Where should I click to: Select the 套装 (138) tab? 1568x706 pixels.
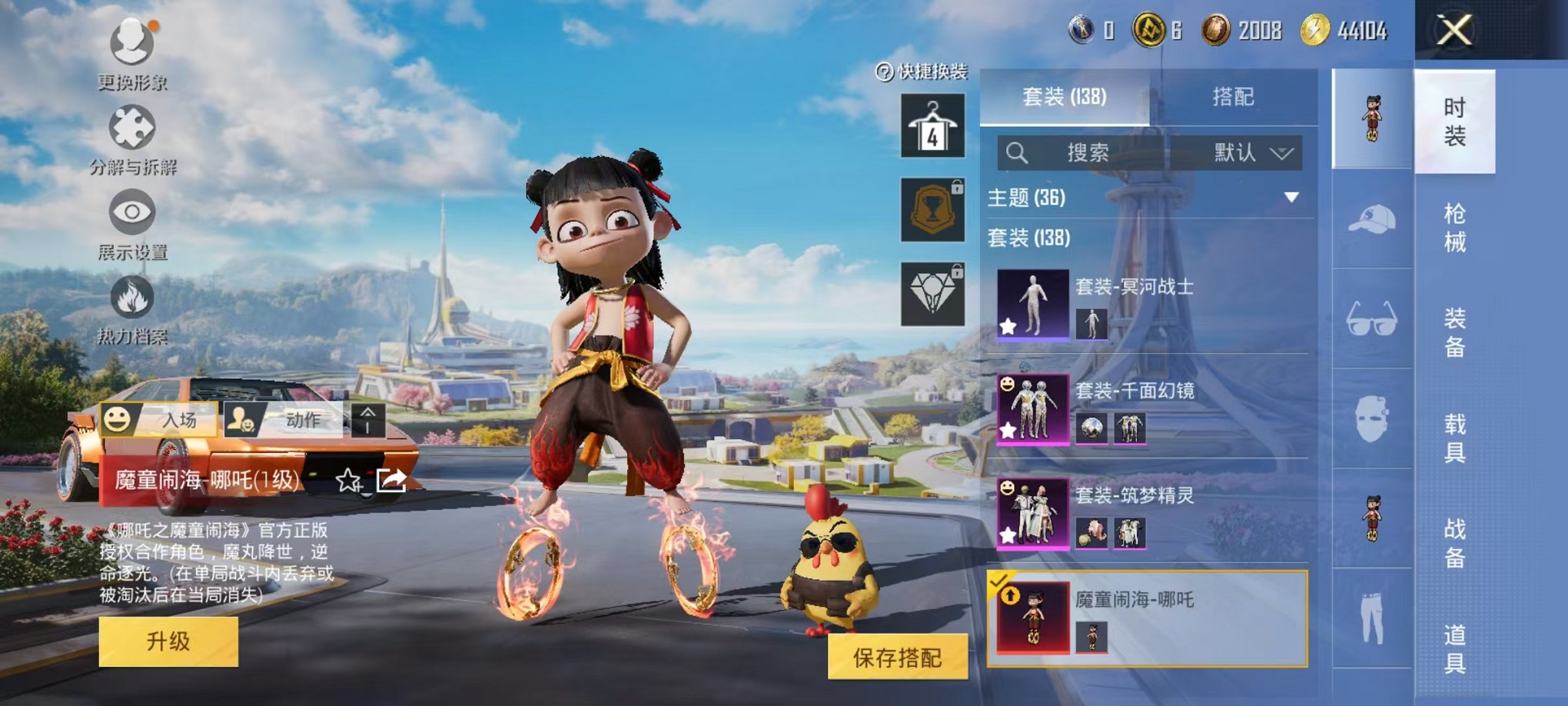pos(1064,97)
